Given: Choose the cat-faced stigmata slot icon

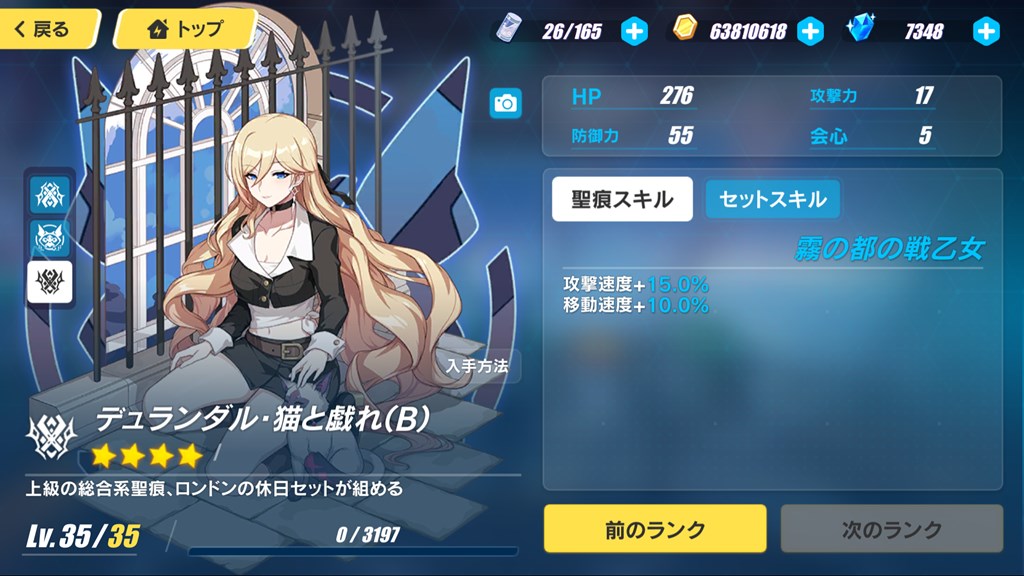Looking at the screenshot, I should (x=49, y=238).
